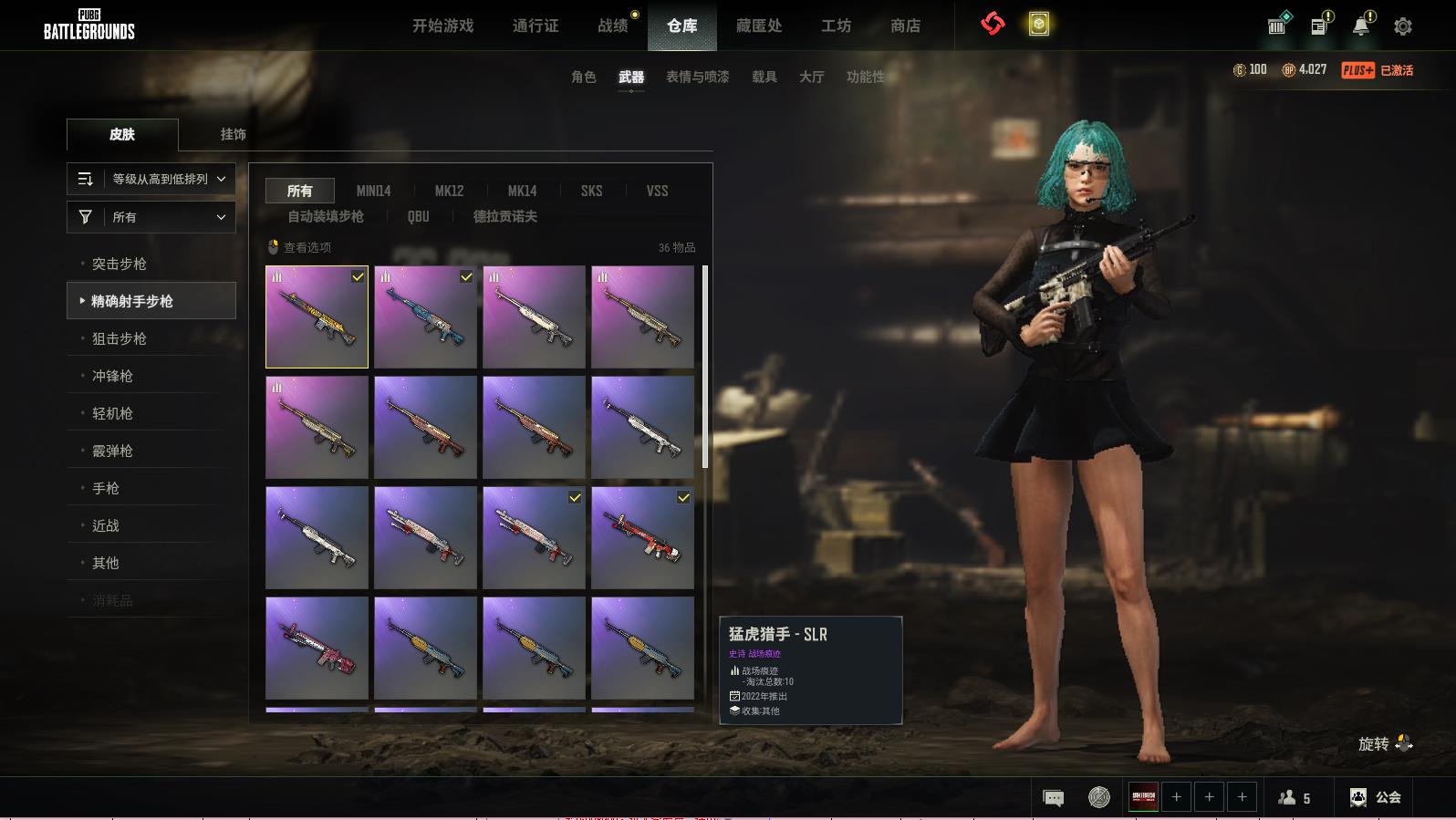Go to the 通行证 pass tab

coord(536,26)
